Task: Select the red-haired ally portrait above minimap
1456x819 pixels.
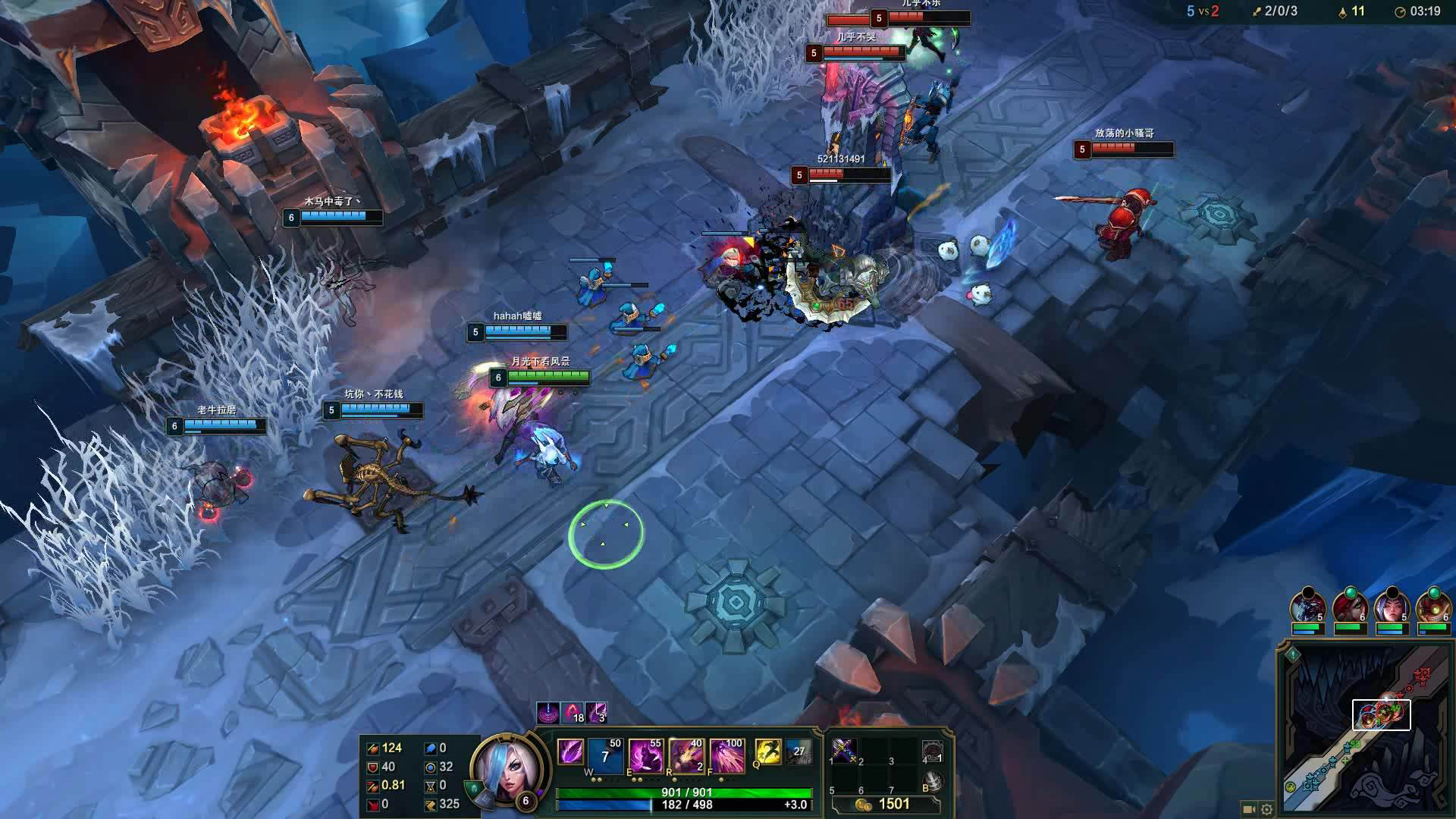Action: coord(1349,608)
